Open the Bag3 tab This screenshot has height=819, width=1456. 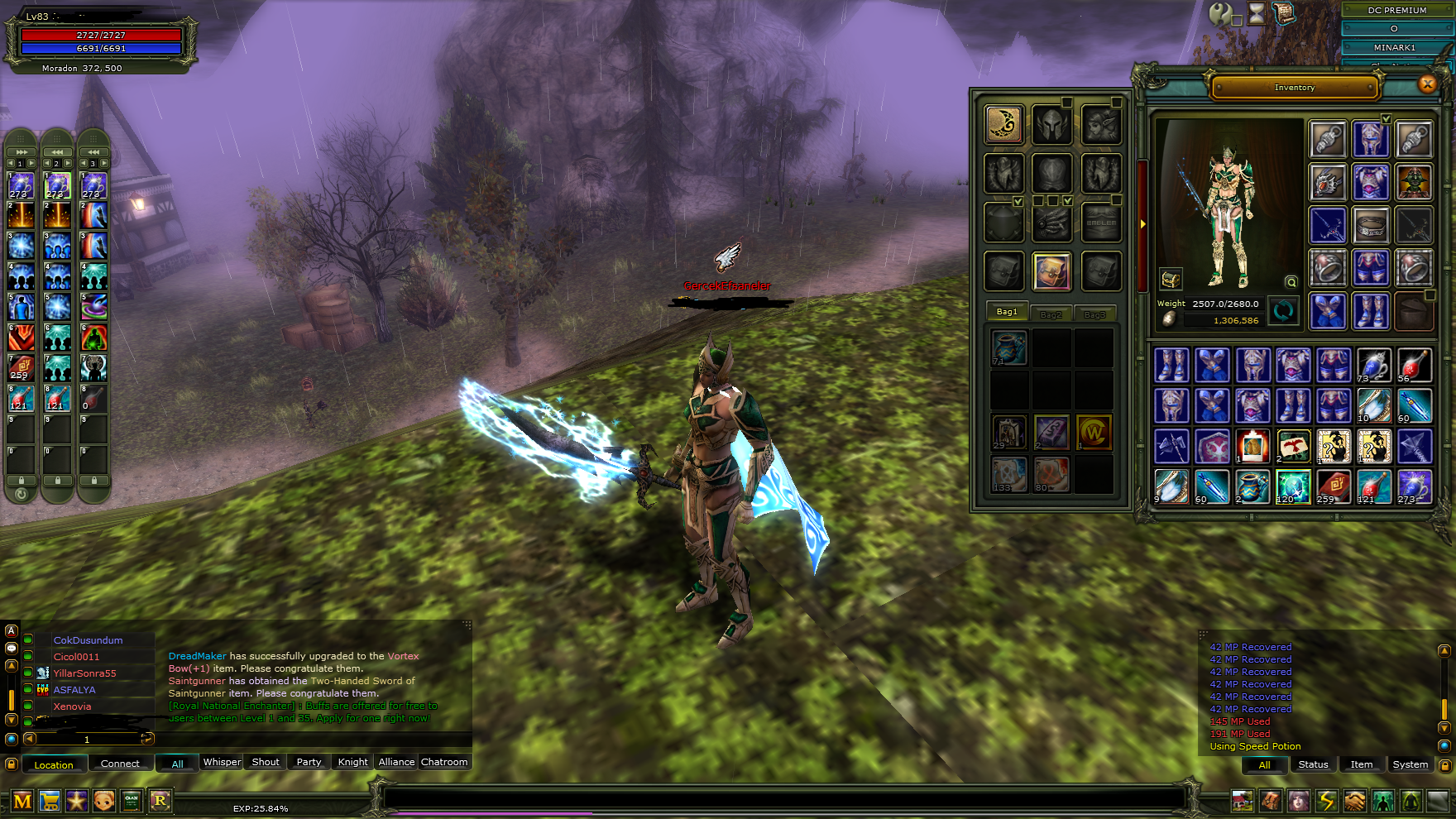click(1094, 314)
